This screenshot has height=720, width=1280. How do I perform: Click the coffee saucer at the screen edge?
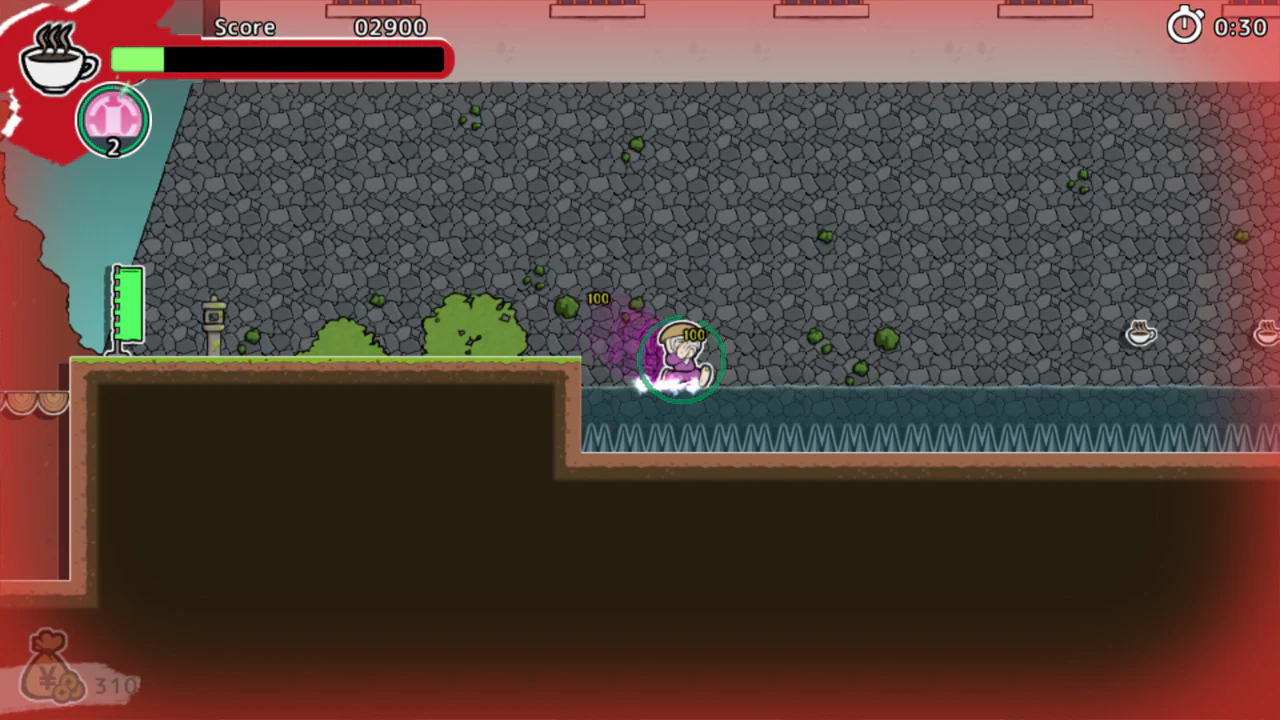pyautogui.click(x=1266, y=334)
